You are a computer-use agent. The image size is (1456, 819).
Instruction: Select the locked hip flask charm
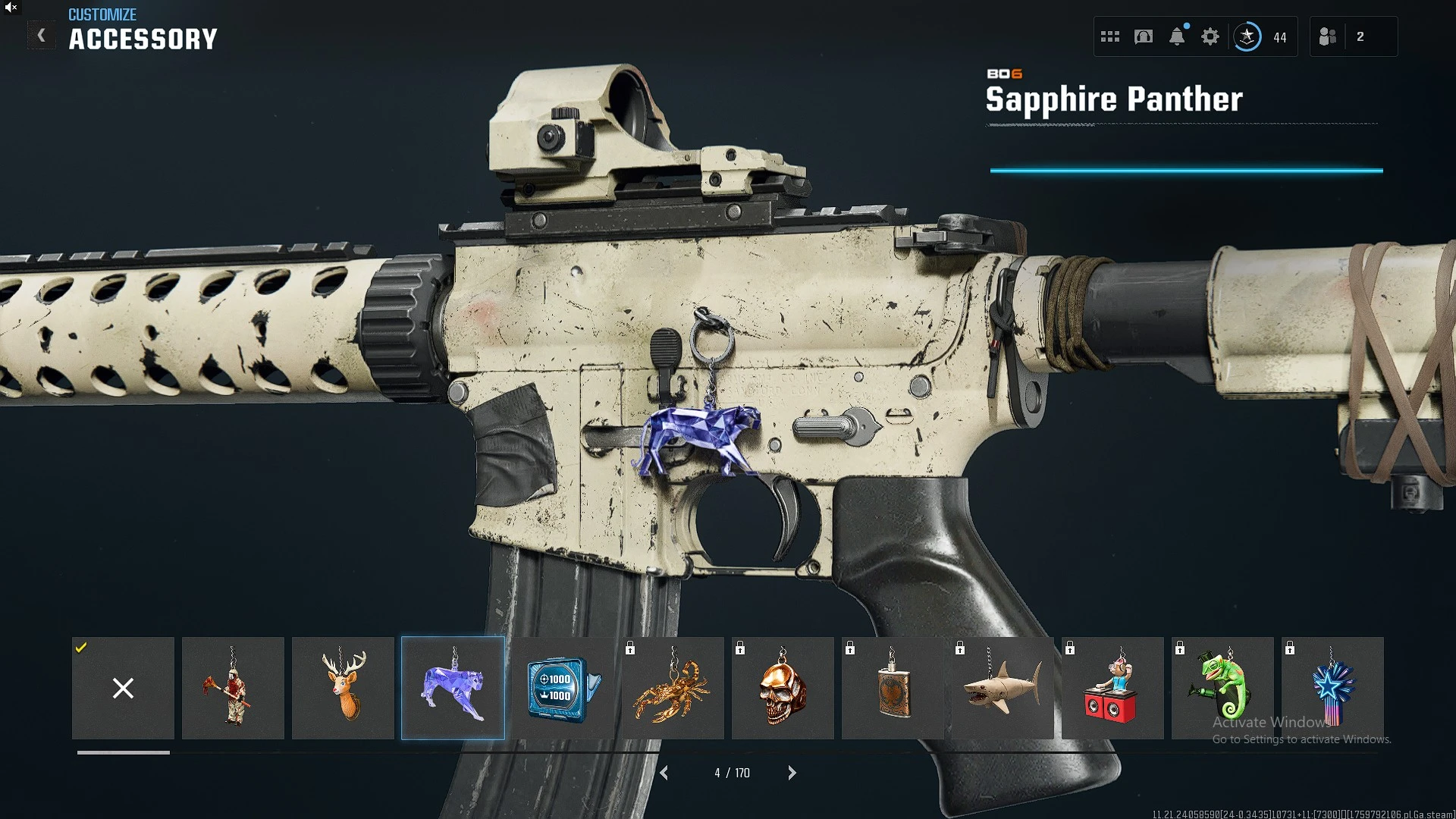[893, 688]
